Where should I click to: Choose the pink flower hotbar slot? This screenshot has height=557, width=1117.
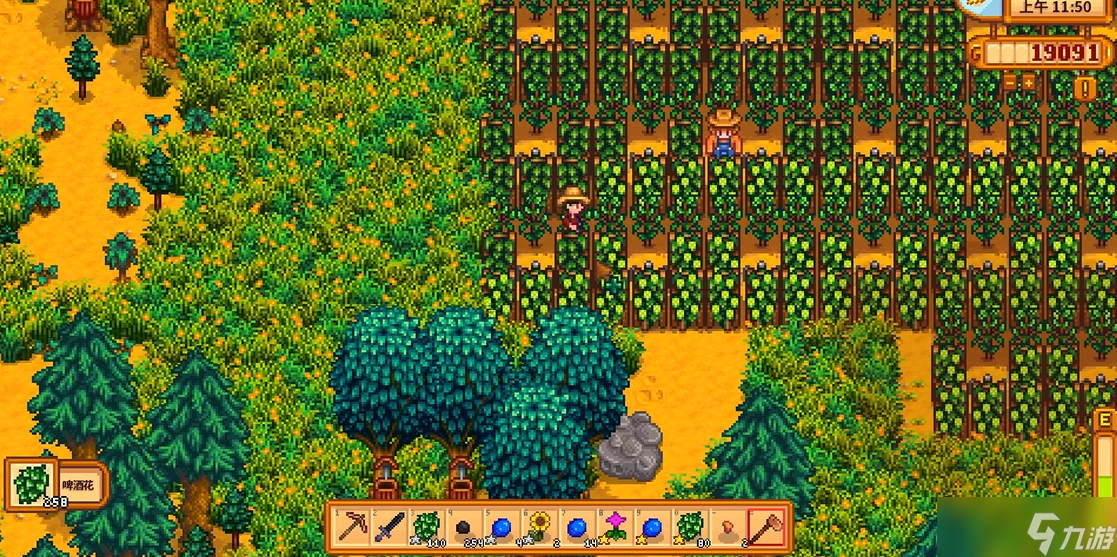(614, 525)
